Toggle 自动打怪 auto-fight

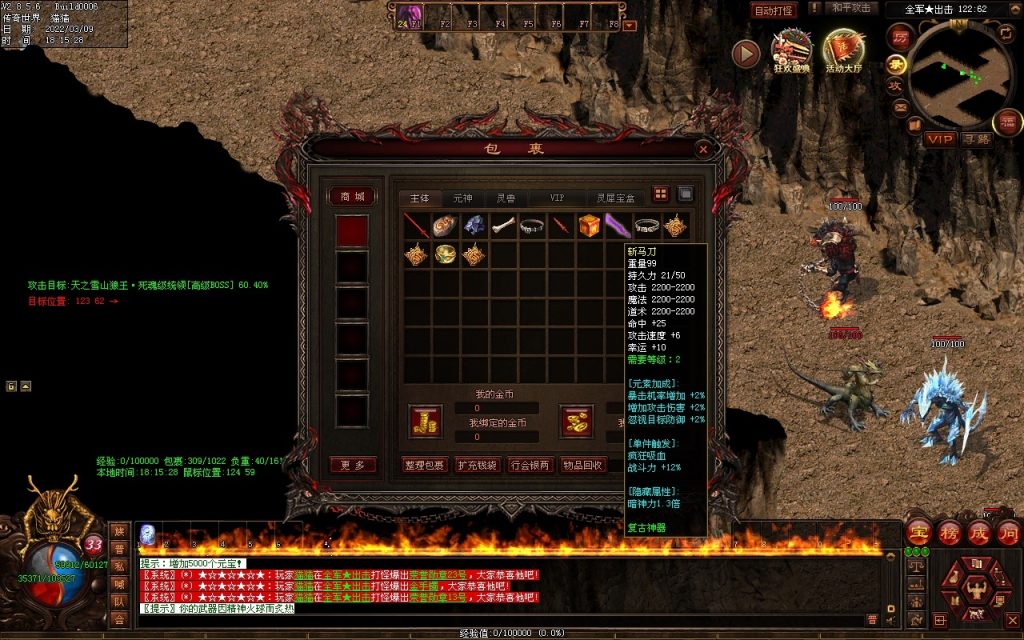click(774, 10)
